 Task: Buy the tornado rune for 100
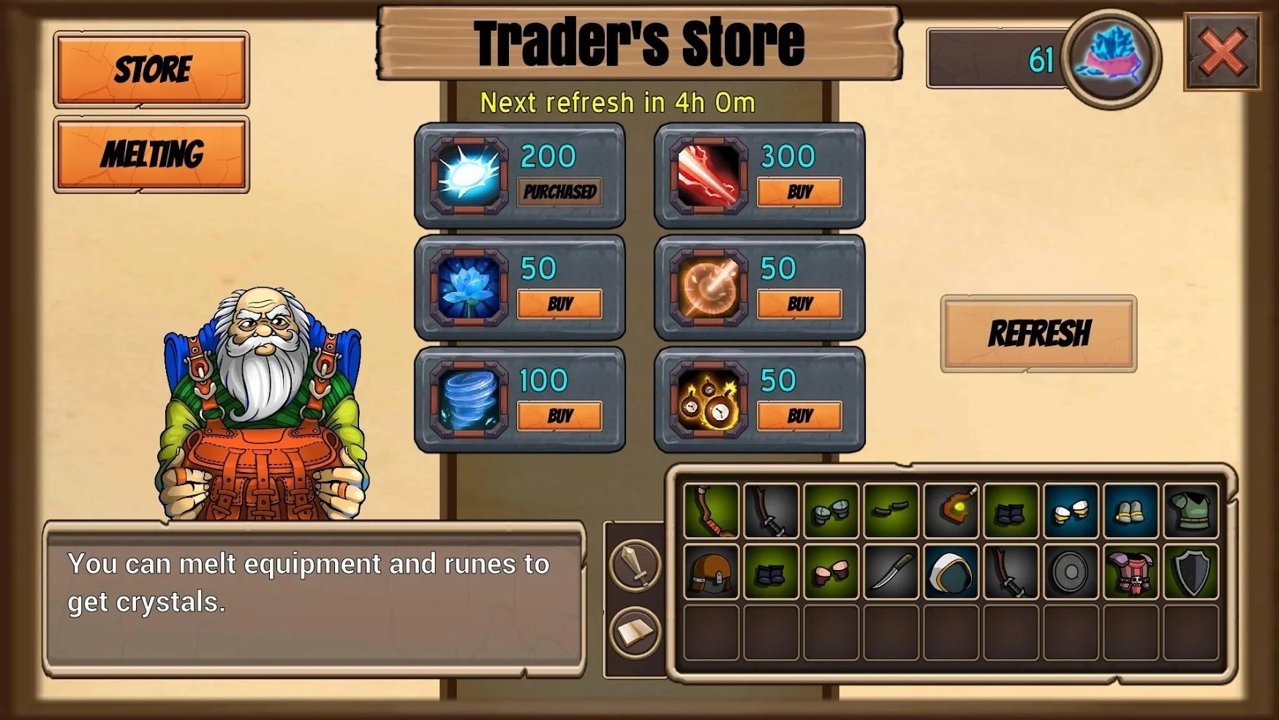pos(559,416)
